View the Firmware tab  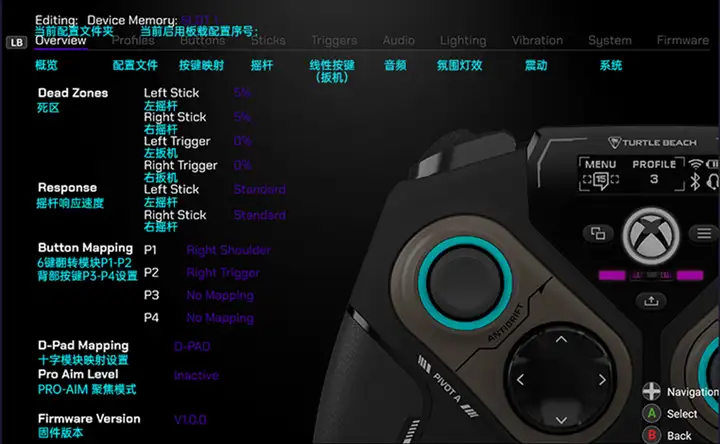click(x=682, y=41)
